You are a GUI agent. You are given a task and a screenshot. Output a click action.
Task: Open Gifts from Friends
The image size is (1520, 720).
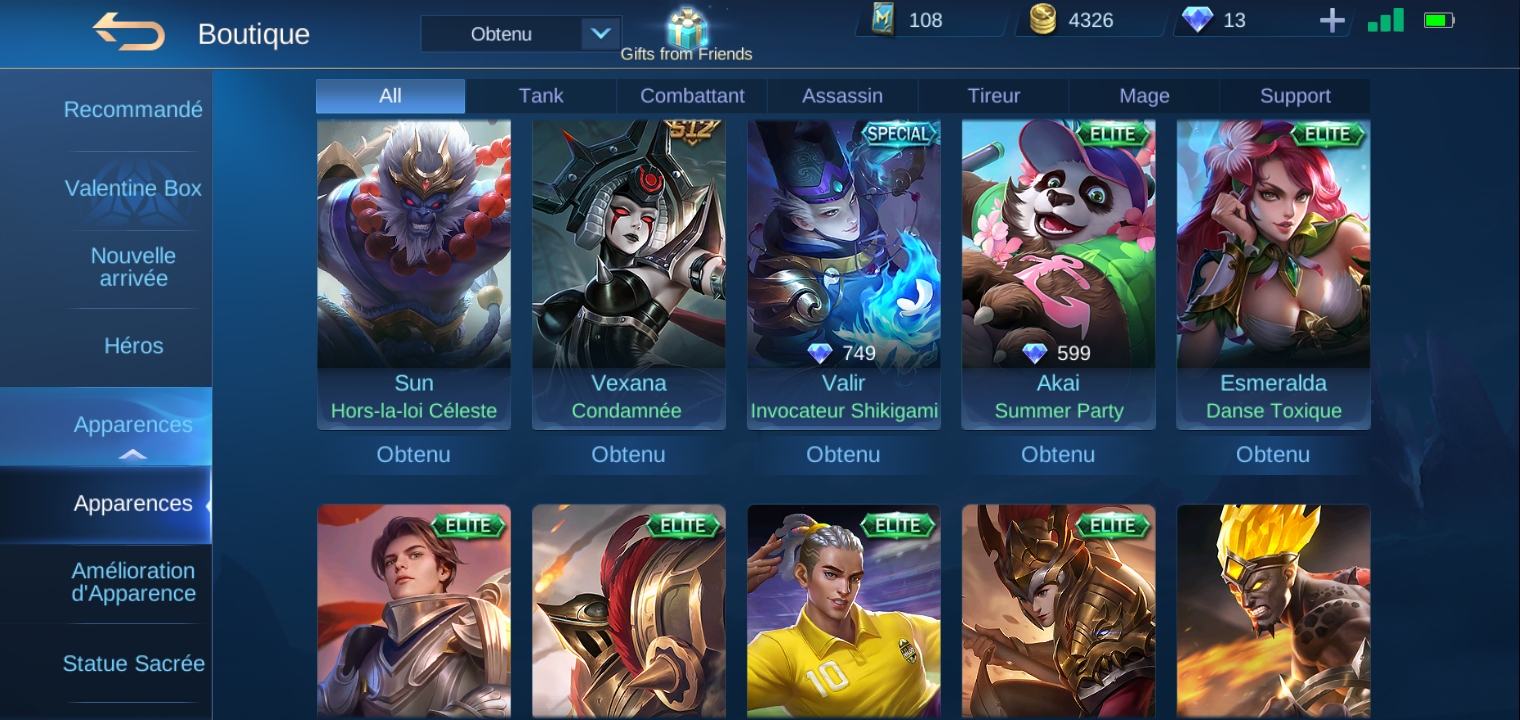686,28
